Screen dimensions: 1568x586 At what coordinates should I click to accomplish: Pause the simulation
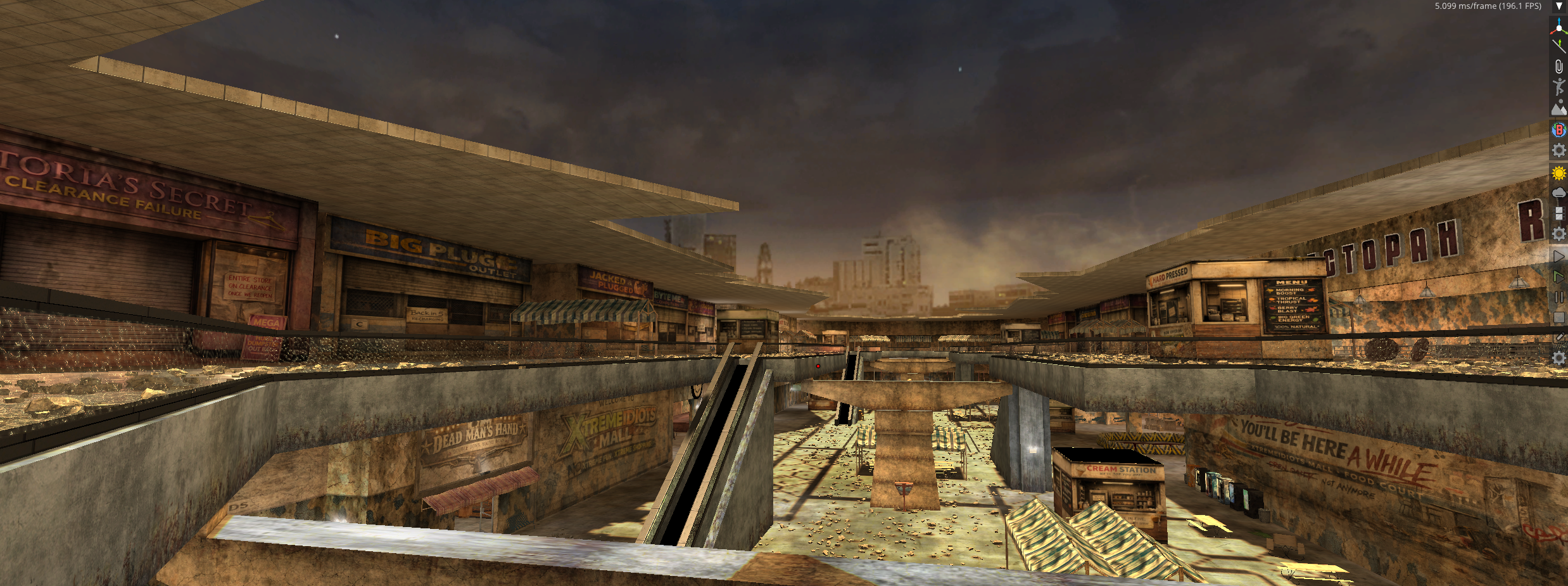pyautogui.click(x=1559, y=297)
